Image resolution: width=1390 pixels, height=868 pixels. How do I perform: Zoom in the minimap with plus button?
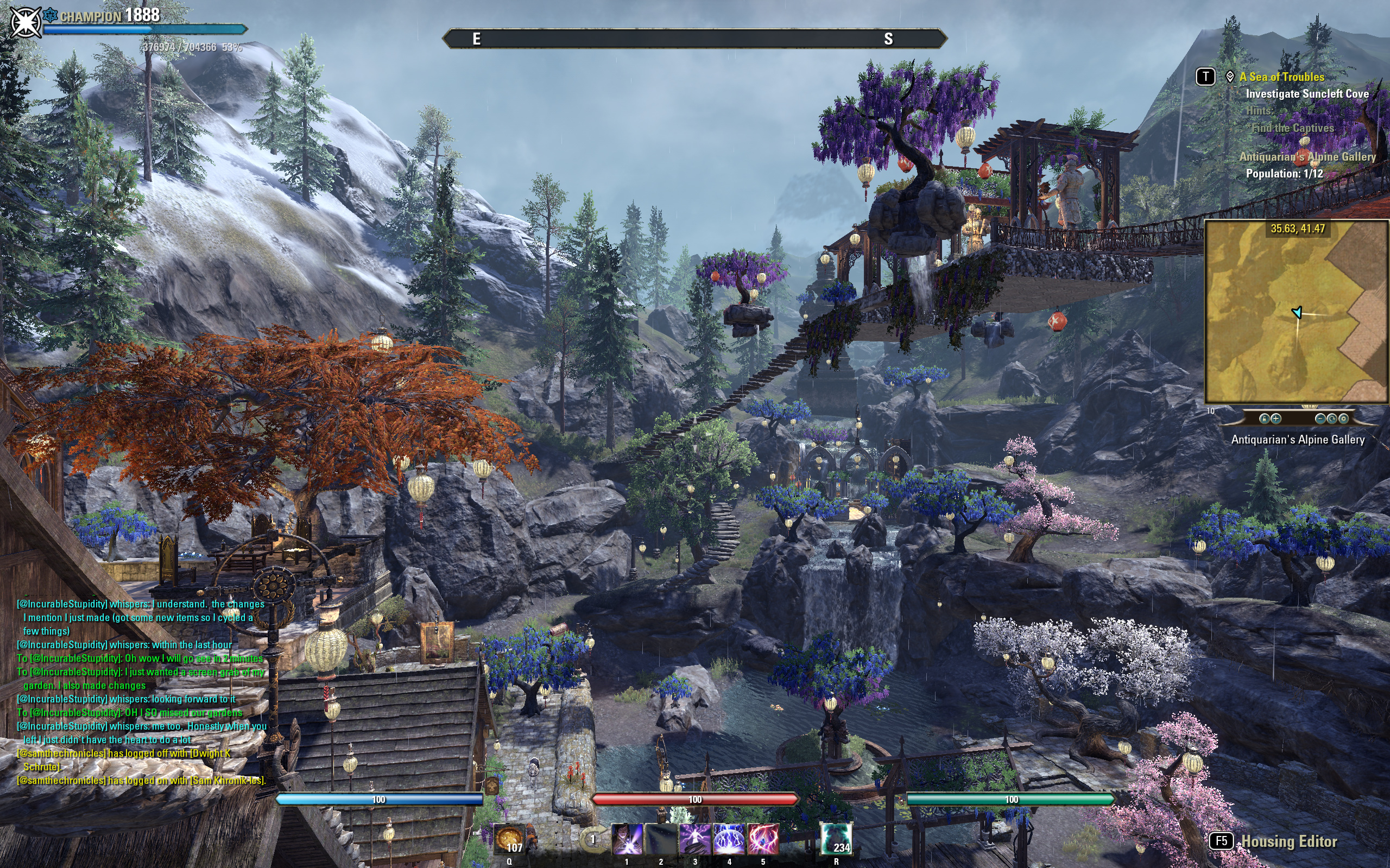(1275, 419)
